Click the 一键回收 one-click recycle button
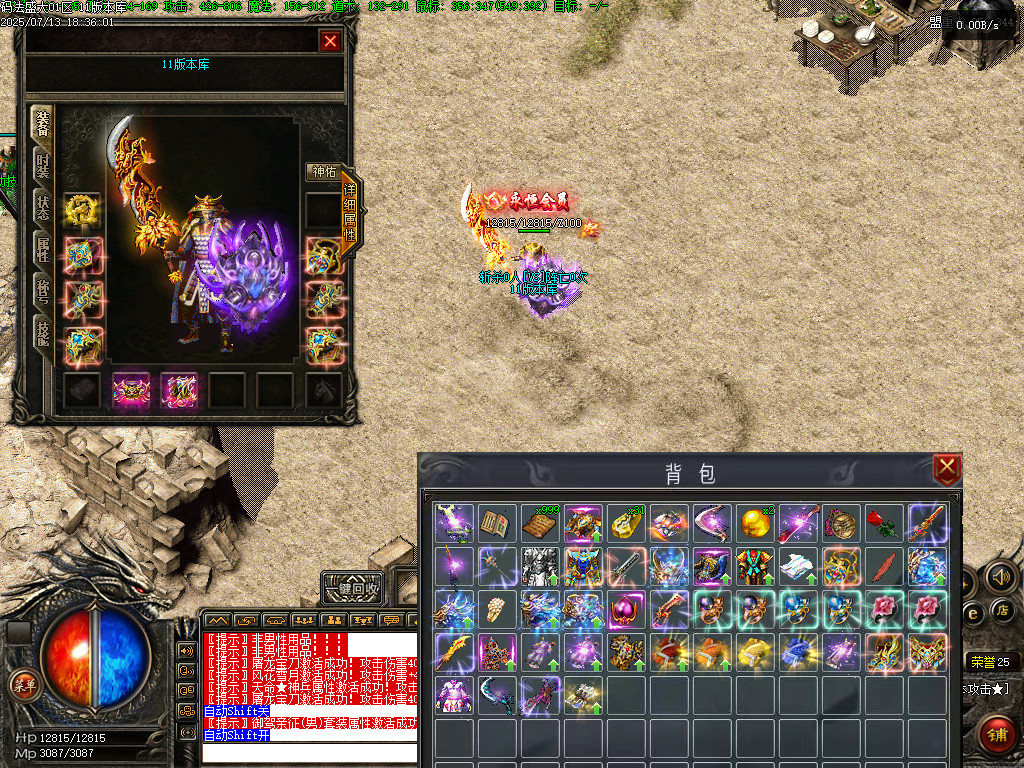The height and width of the screenshot is (768, 1024). (353, 588)
